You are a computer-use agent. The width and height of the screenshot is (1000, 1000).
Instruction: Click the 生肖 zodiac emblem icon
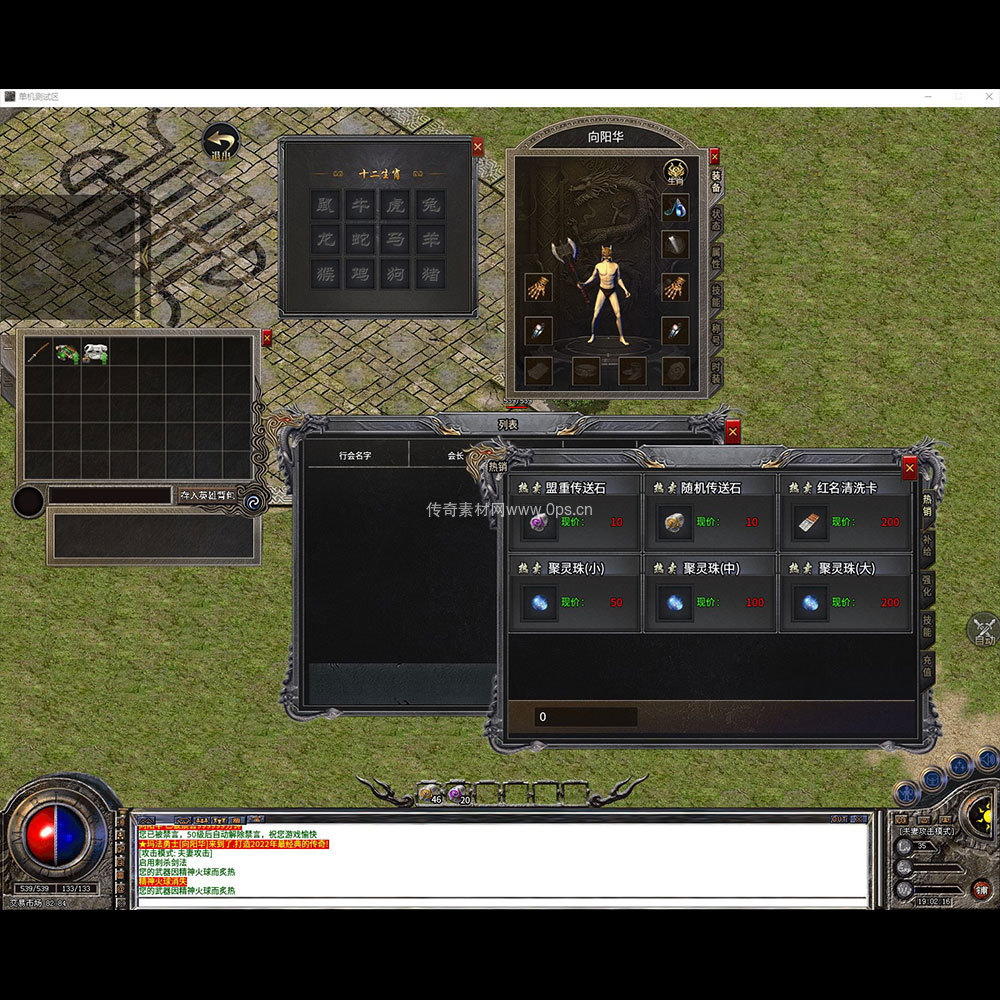(x=674, y=172)
